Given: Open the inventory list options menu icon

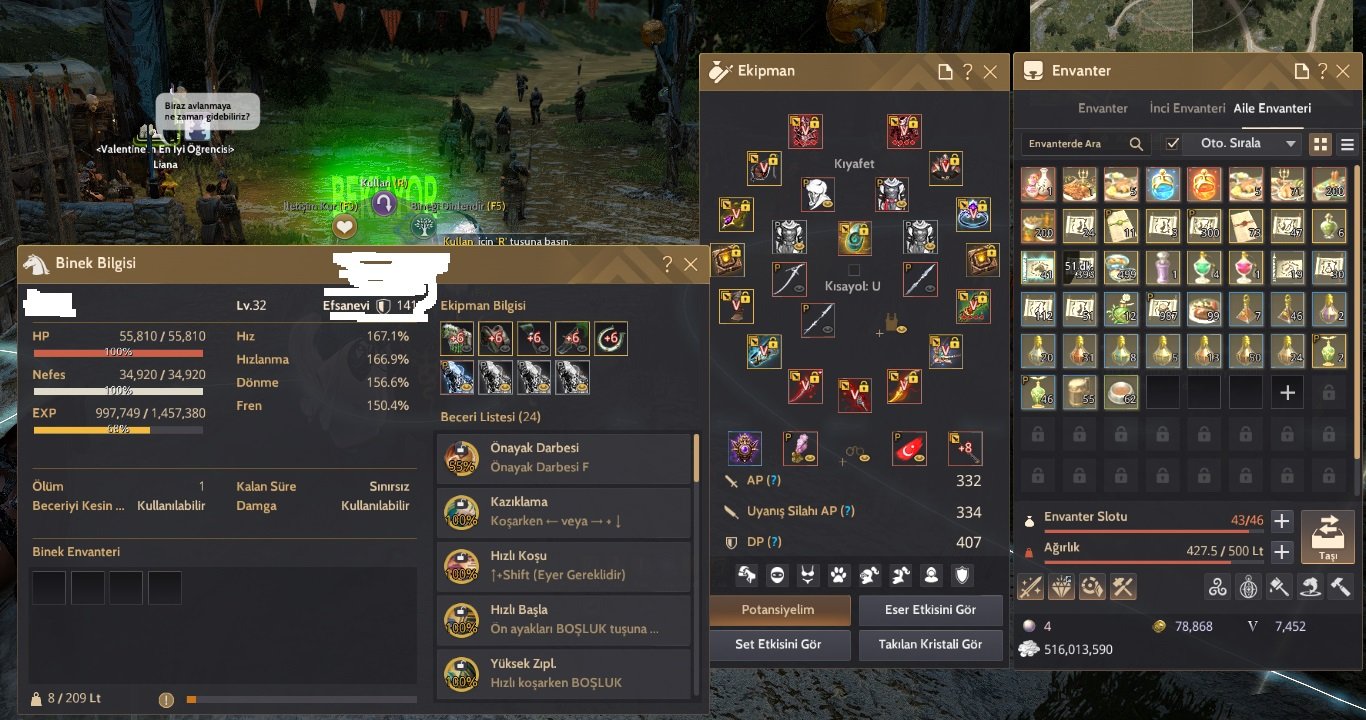Looking at the screenshot, I should [1348, 143].
